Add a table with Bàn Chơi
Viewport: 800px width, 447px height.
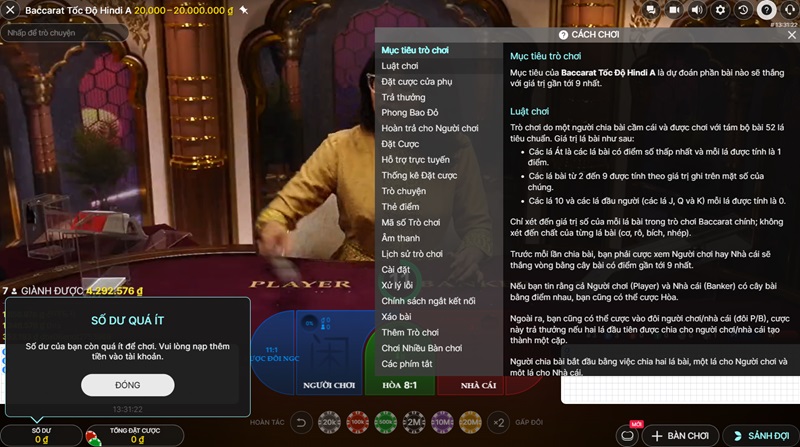[680, 436]
